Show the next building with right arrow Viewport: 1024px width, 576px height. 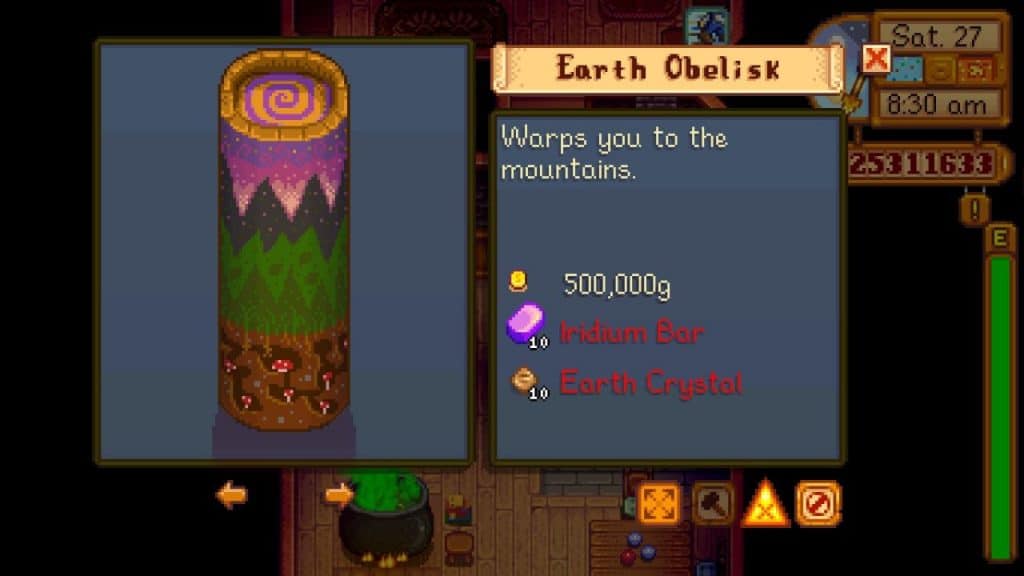click(339, 494)
